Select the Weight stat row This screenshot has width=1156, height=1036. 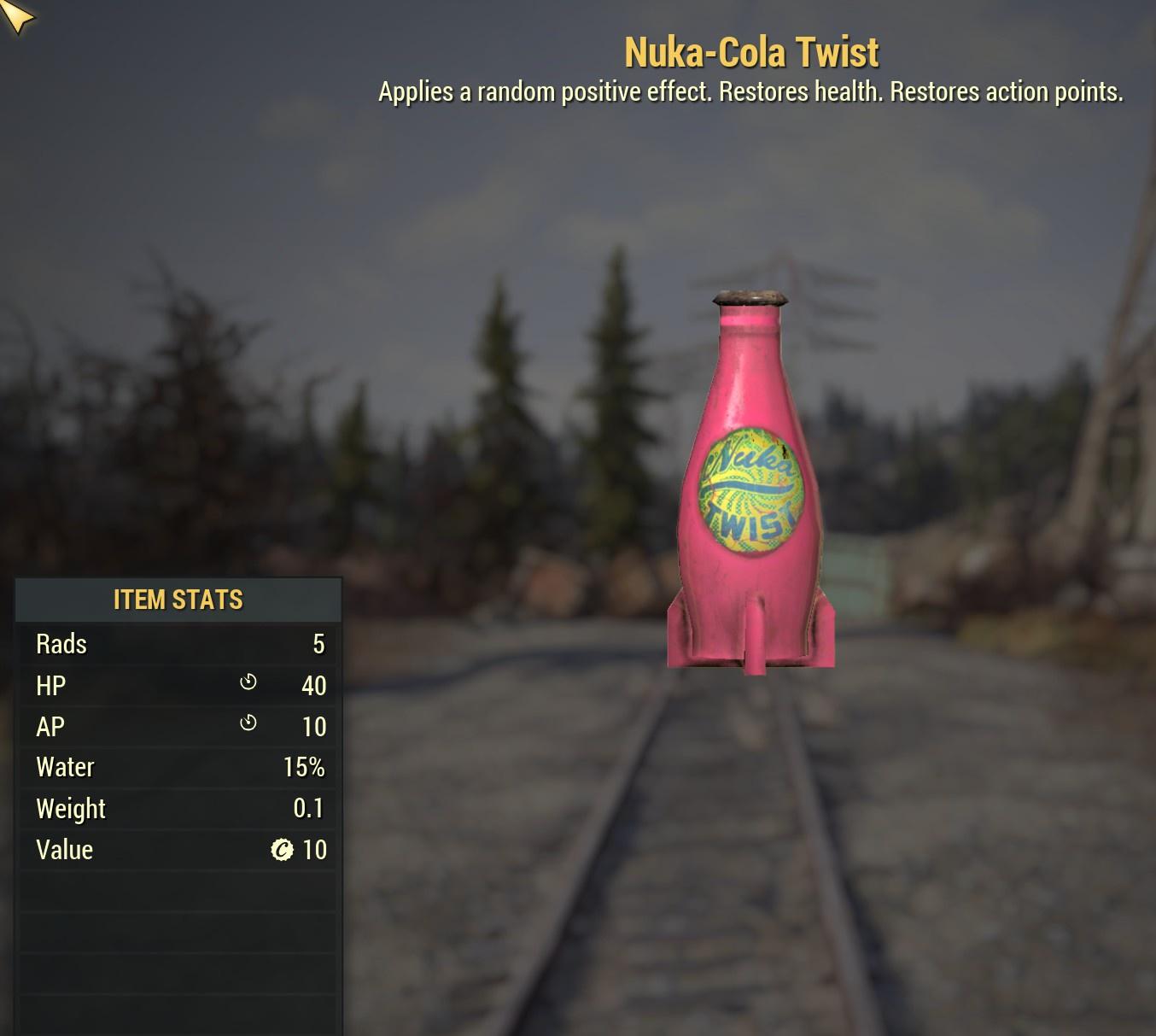[x=178, y=808]
